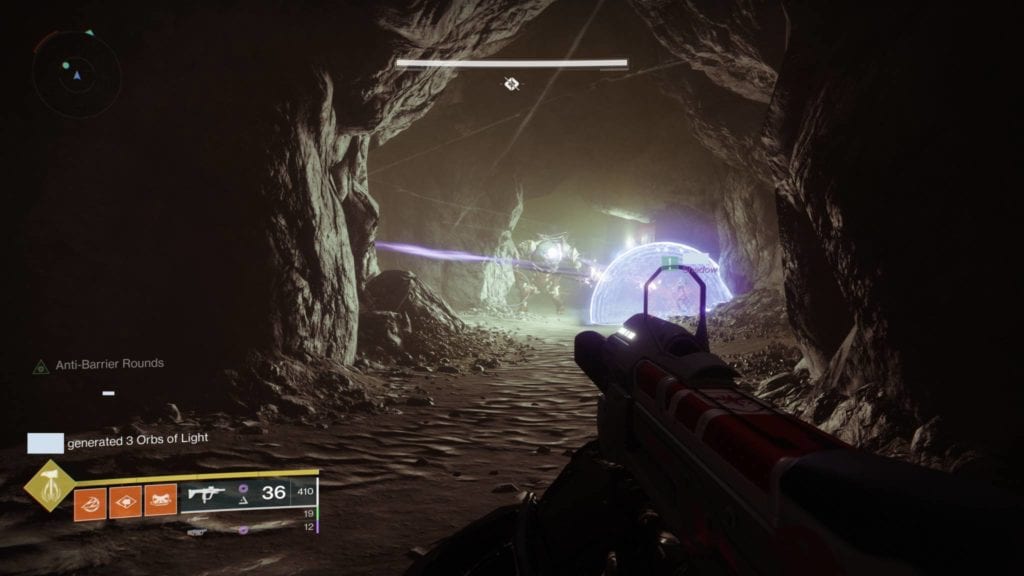The image size is (1024, 576).
Task: Click the circular radar in the corner
Action: tap(76, 73)
